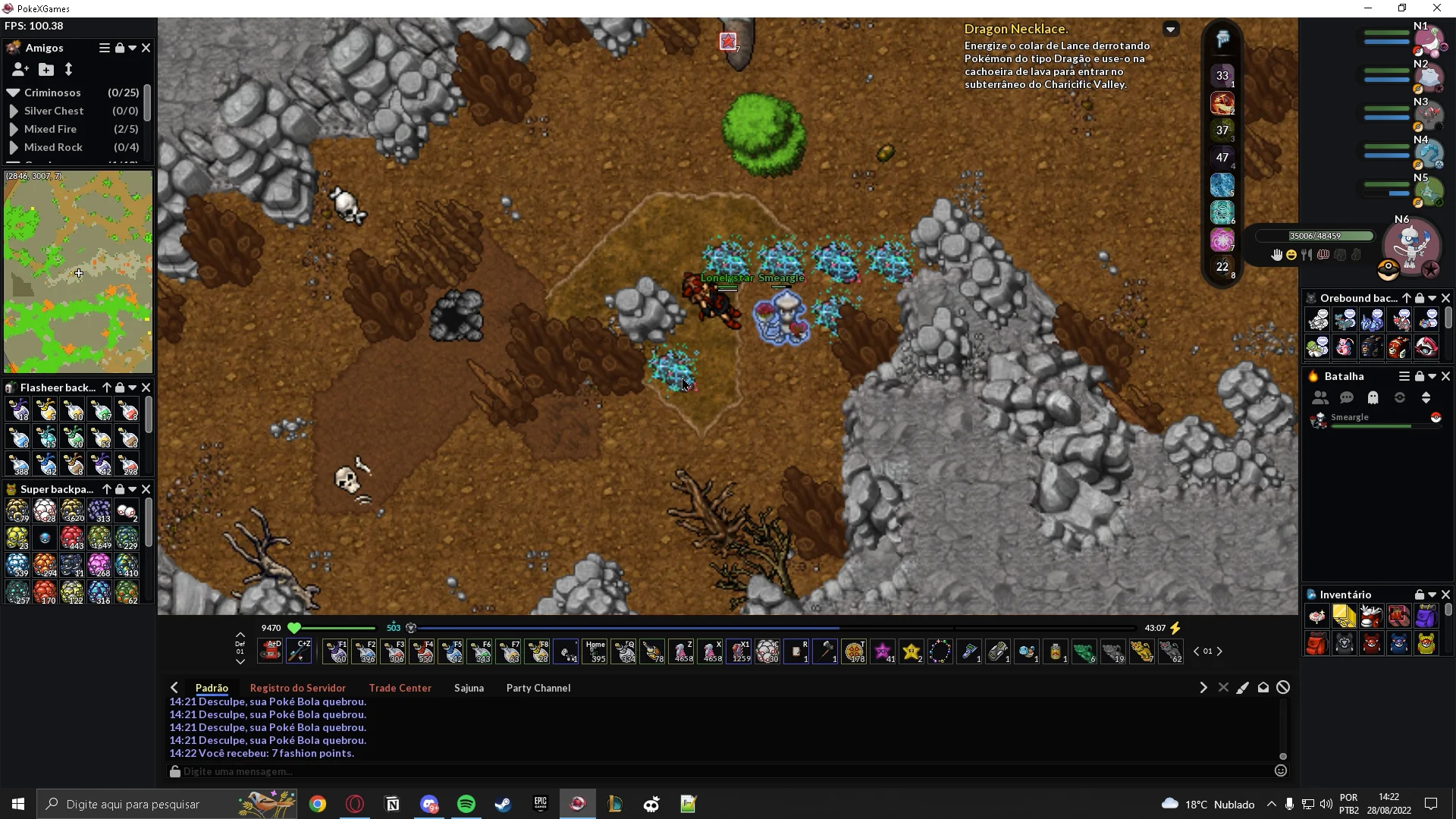The image size is (1456, 819).
Task: Expand the Silver Chest friends group
Action: coord(14,111)
